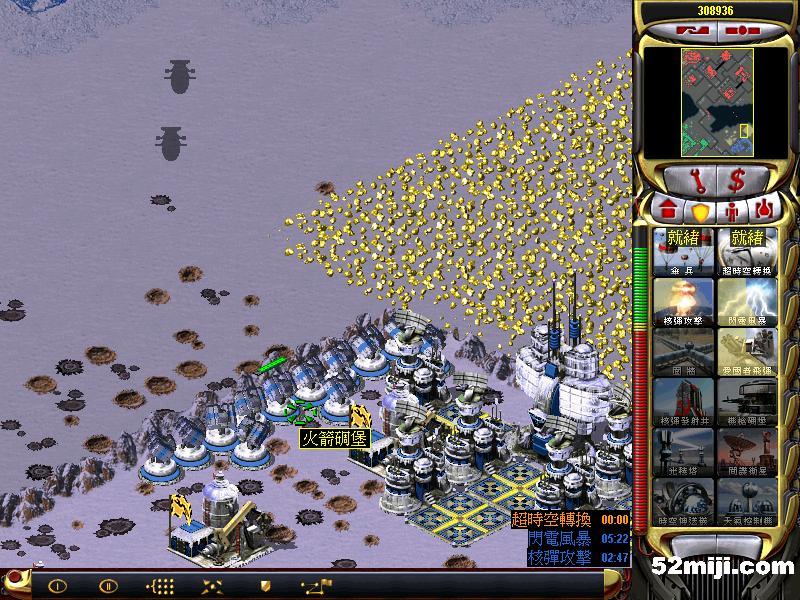The height and width of the screenshot is (600, 800).
Task: Build the Patriot Missile (愛國者飛彈) defense
Action: coord(746,351)
